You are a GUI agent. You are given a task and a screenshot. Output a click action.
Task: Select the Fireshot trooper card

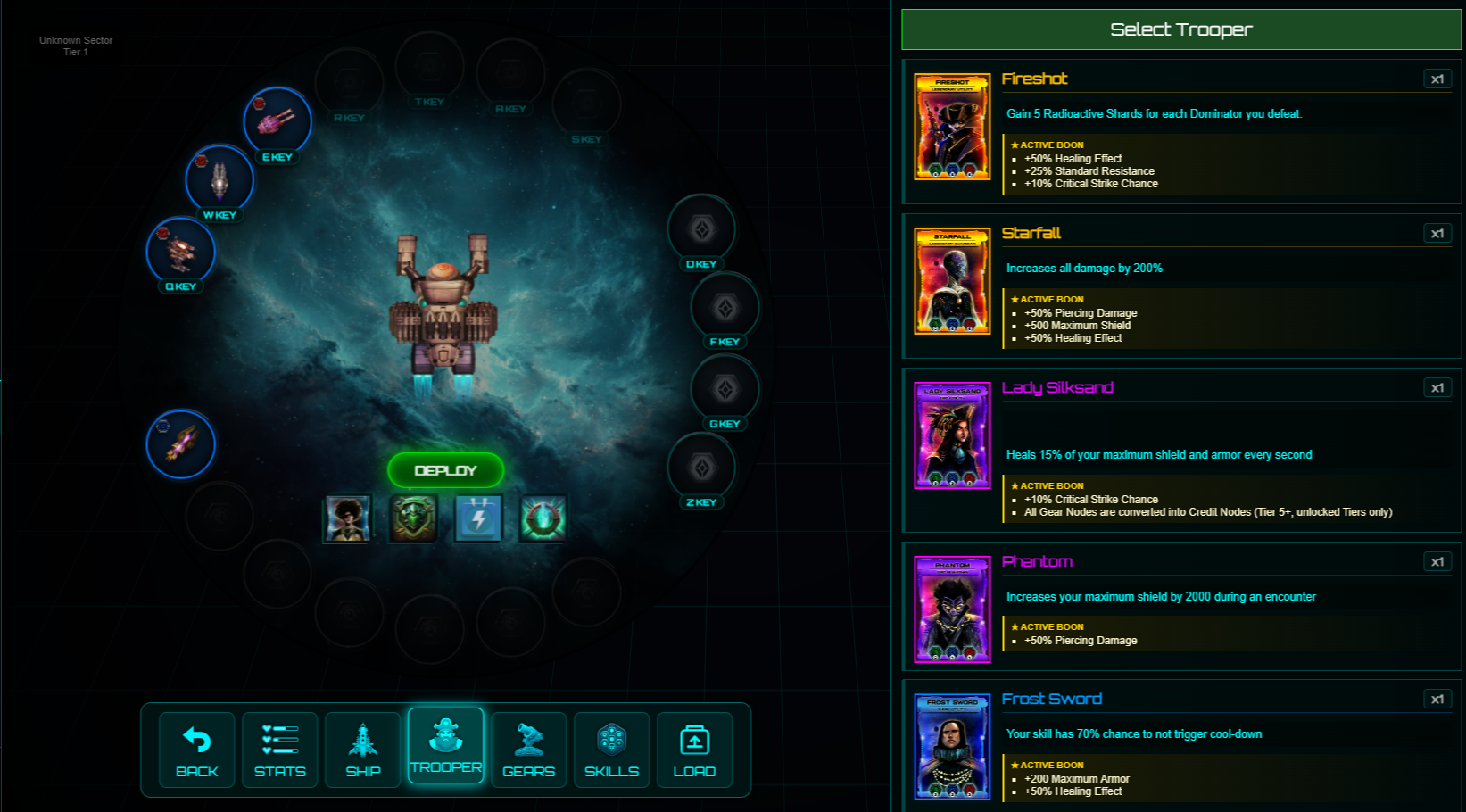tap(952, 127)
